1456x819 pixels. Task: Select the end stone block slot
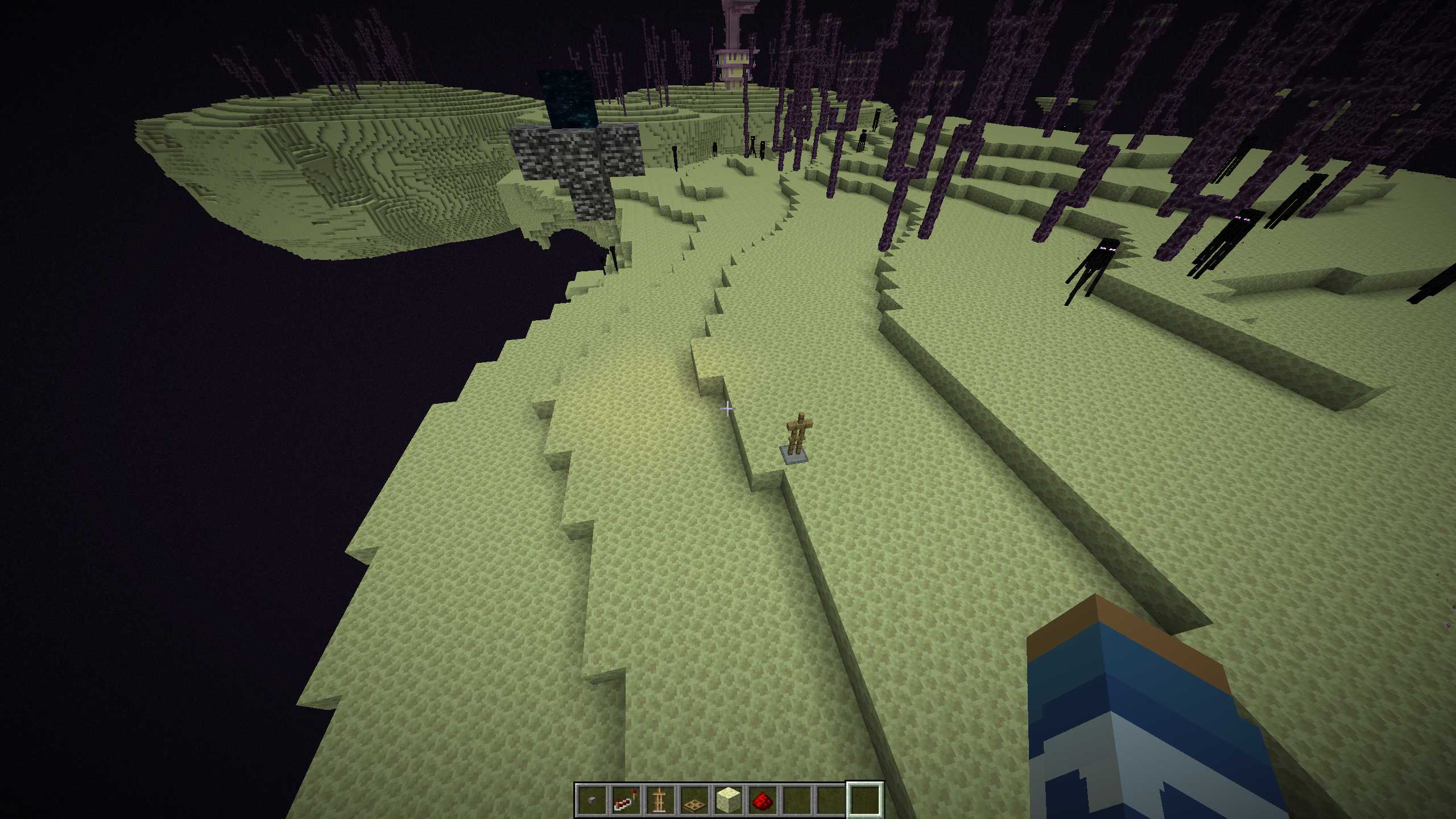[727, 799]
